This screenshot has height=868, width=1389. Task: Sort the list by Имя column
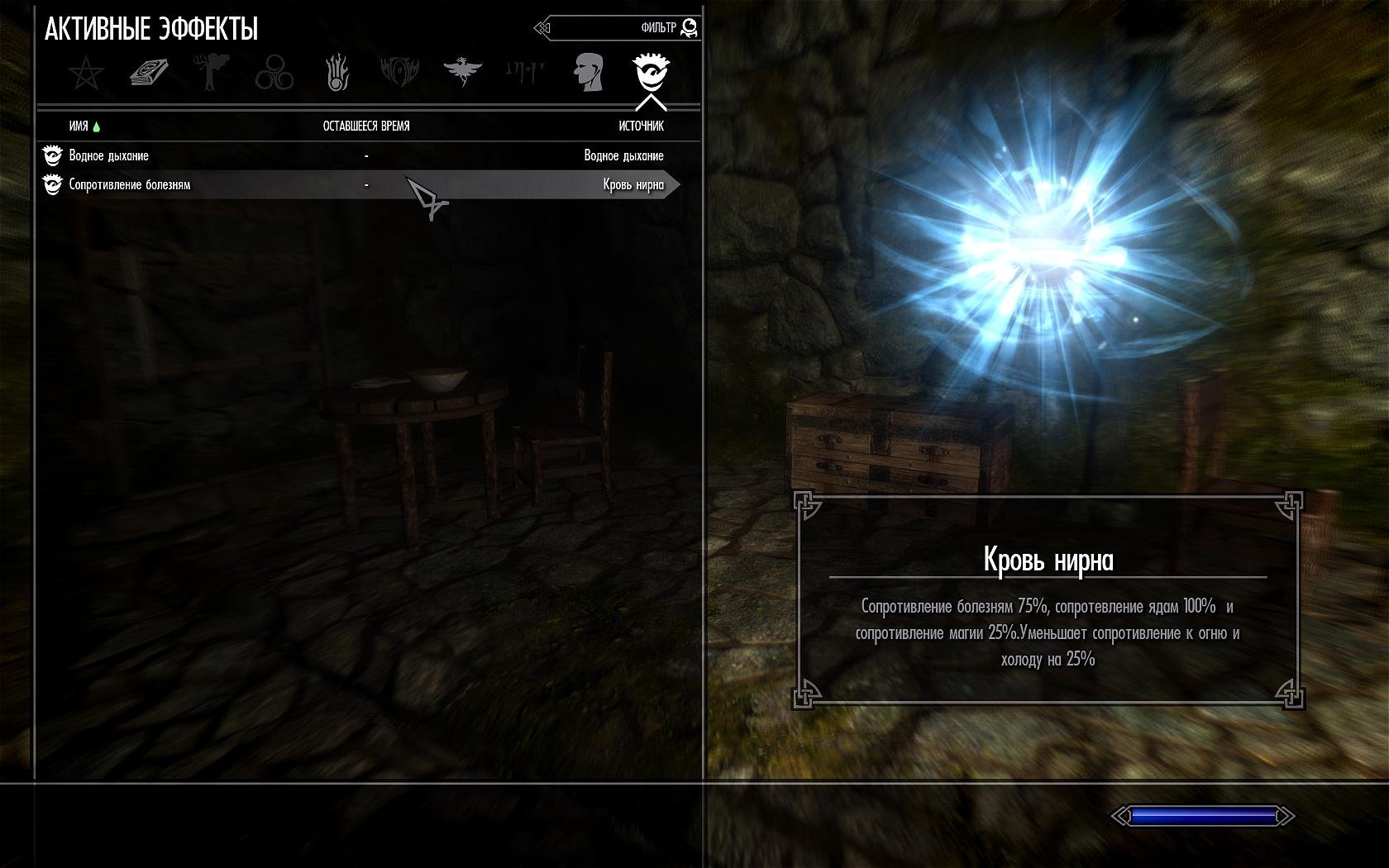(79, 126)
